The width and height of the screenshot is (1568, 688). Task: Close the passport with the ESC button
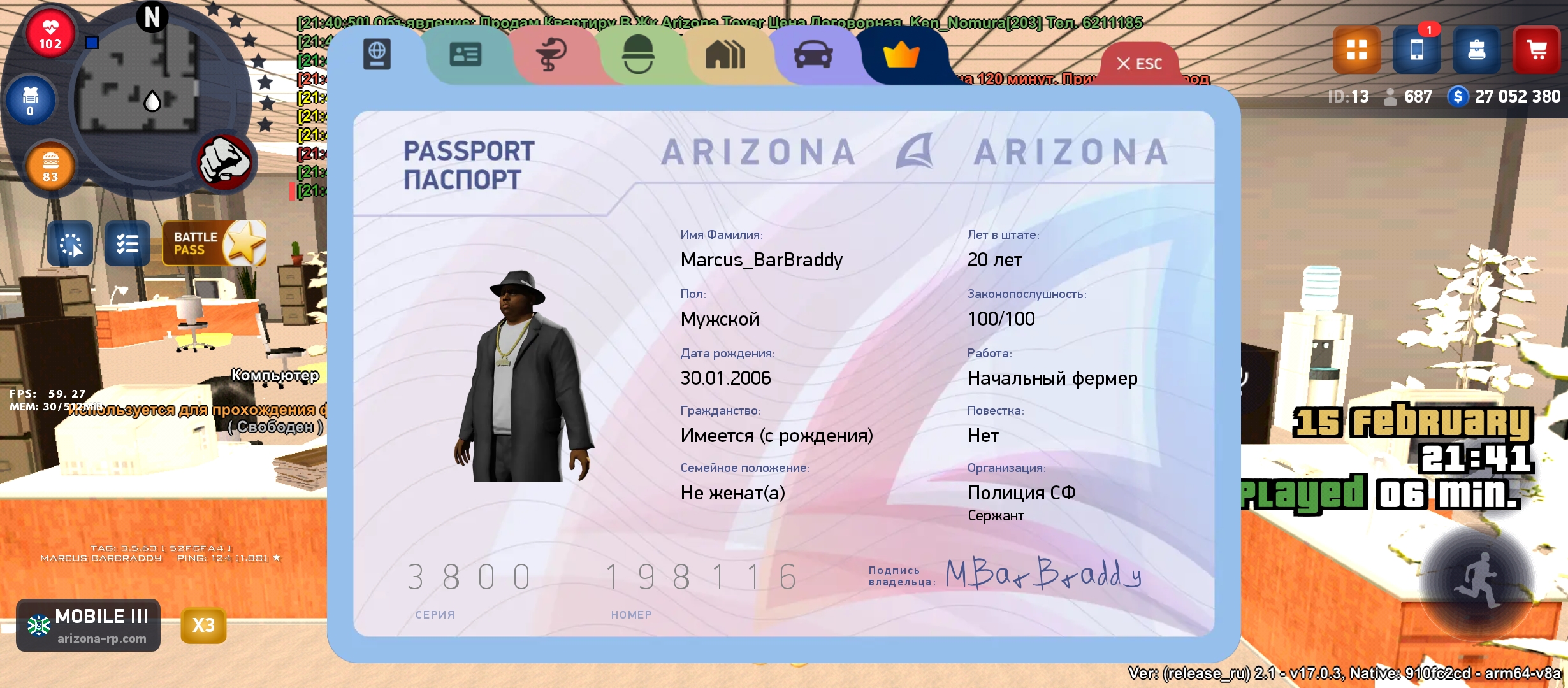coord(1140,64)
